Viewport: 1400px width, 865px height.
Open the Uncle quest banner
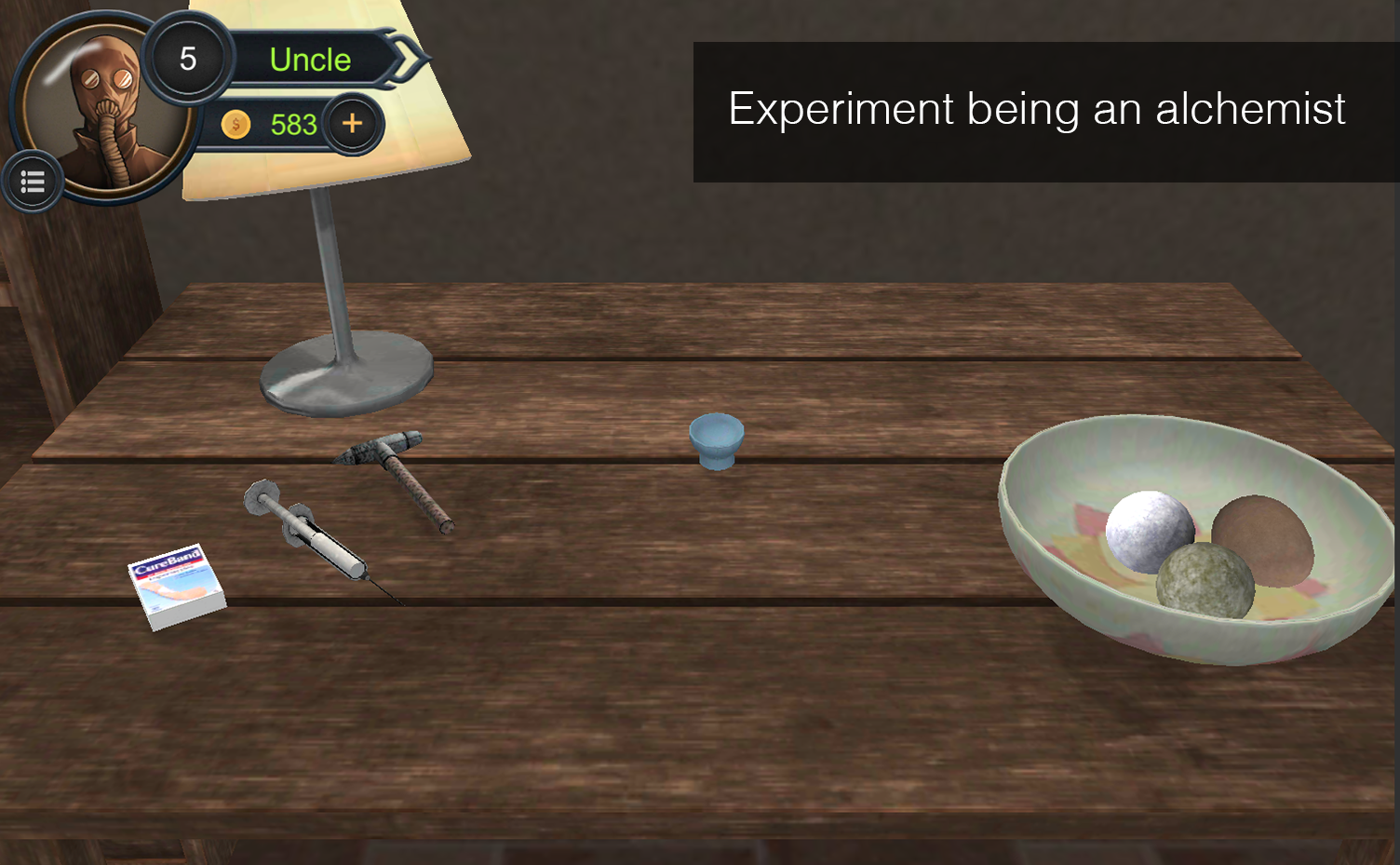pyautogui.click(x=310, y=60)
